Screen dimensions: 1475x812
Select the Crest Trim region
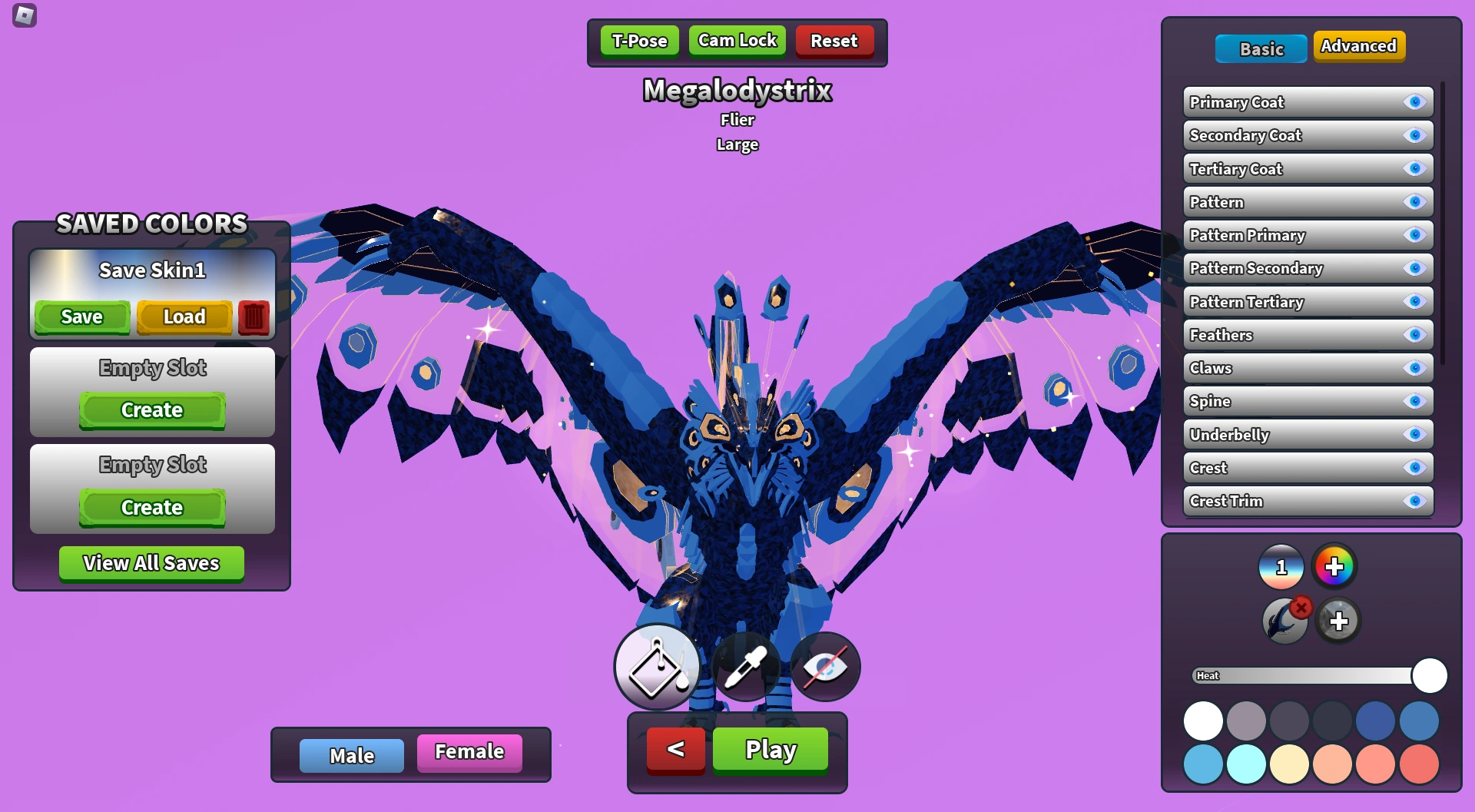pos(1275,501)
